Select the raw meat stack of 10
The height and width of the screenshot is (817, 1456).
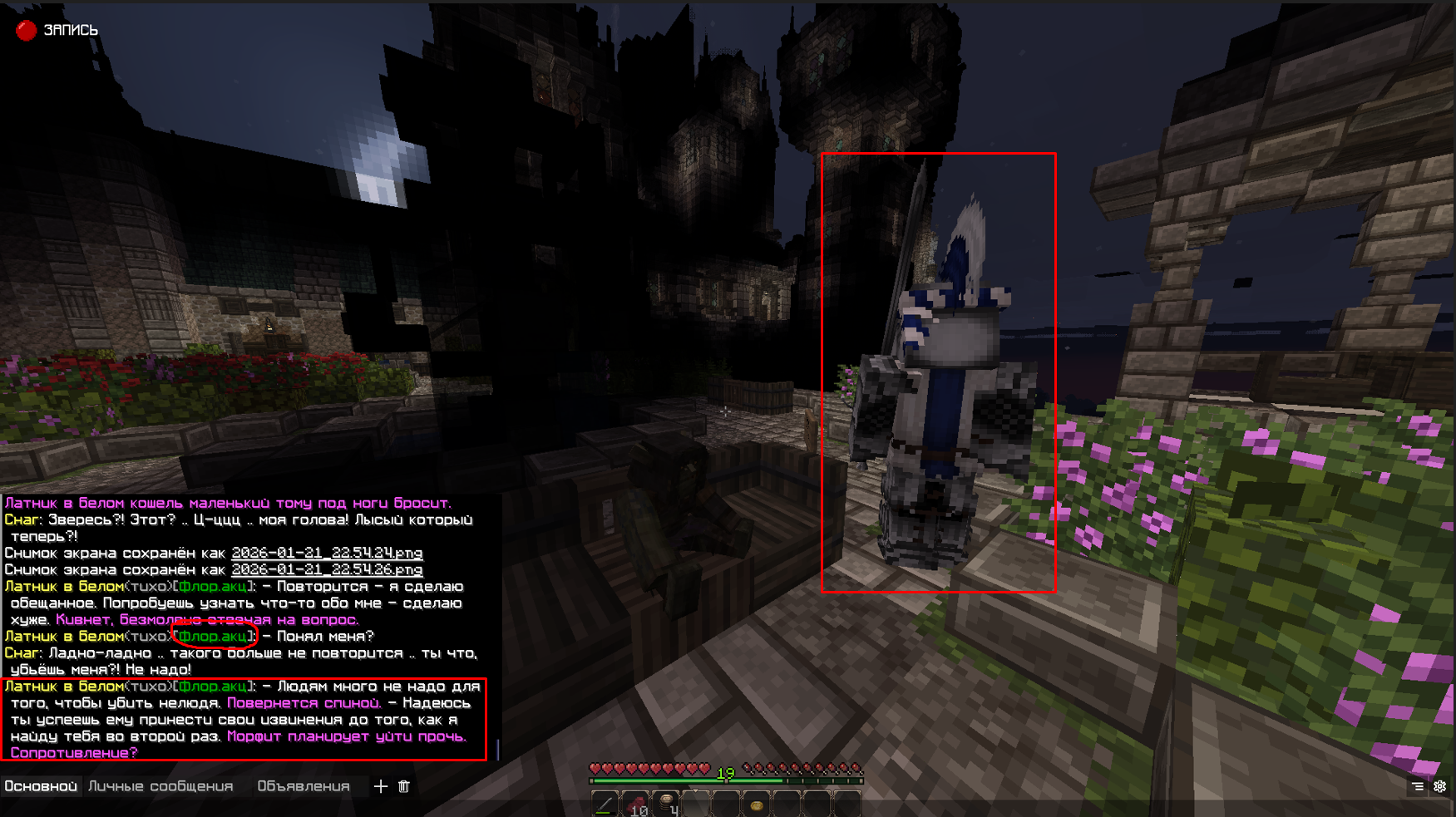tap(637, 803)
